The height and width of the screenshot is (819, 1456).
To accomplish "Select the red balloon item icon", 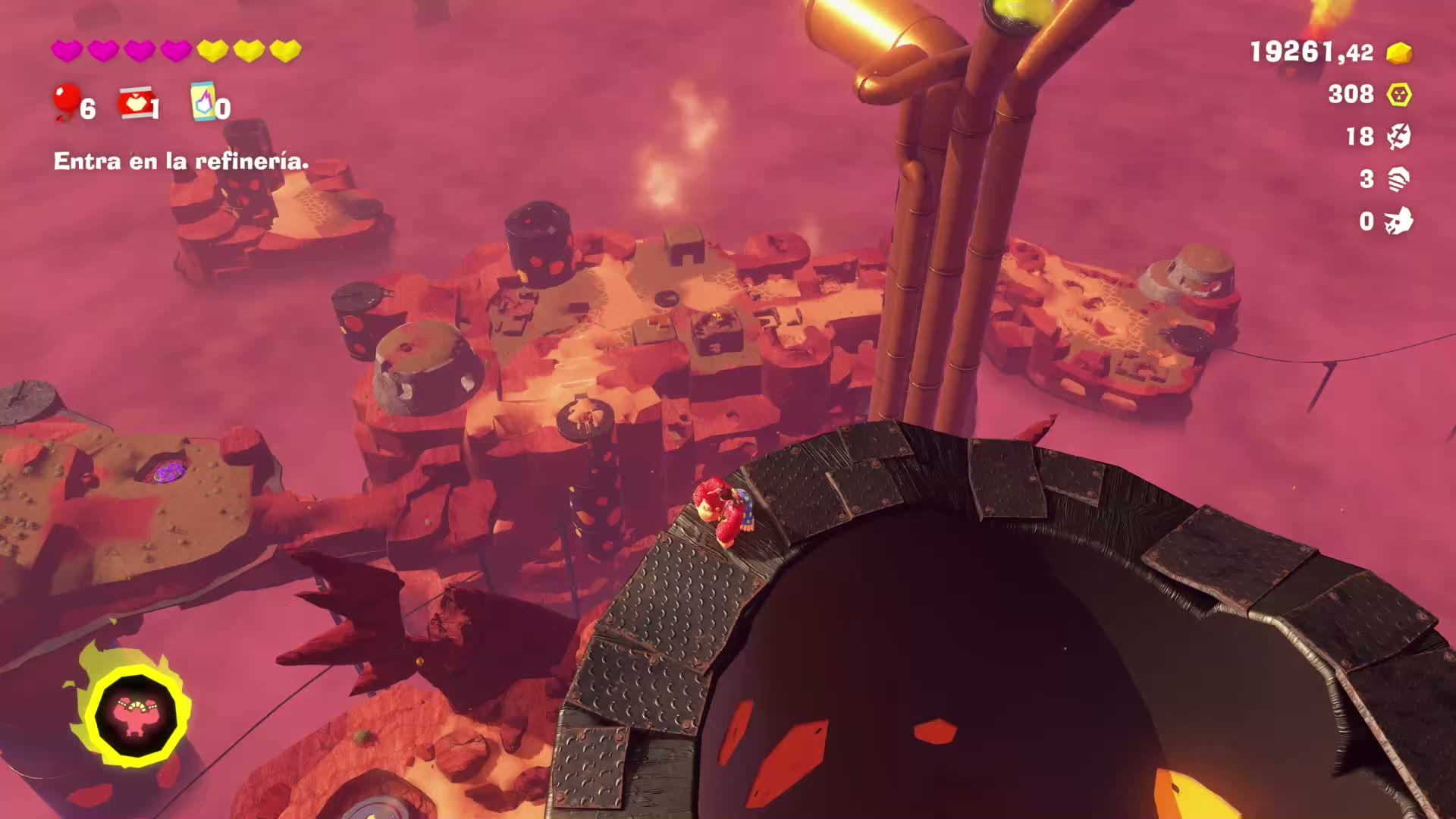I will (66, 101).
